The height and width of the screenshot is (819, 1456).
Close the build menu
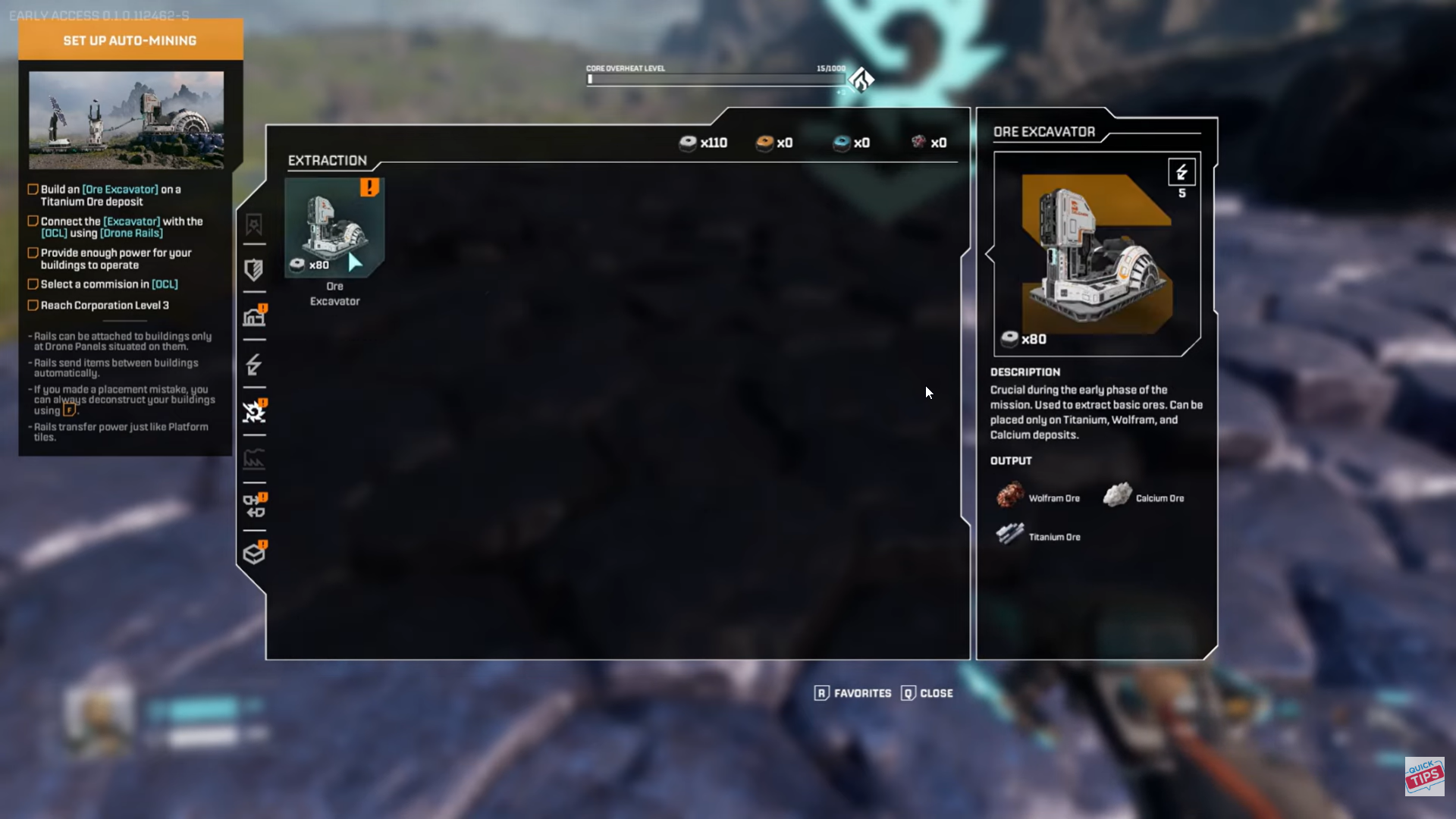(x=927, y=693)
